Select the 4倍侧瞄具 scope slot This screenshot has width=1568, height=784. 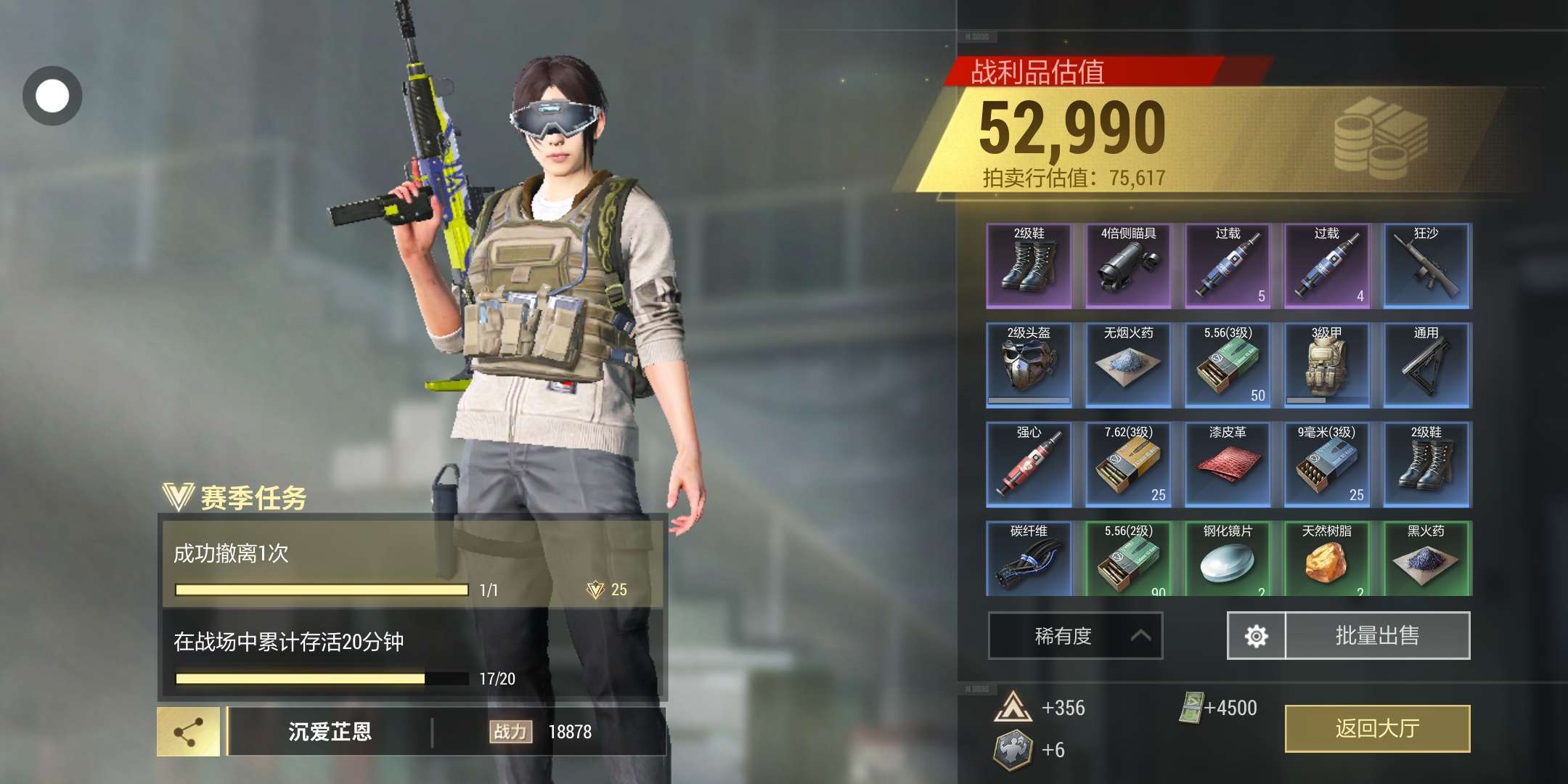tap(1128, 266)
